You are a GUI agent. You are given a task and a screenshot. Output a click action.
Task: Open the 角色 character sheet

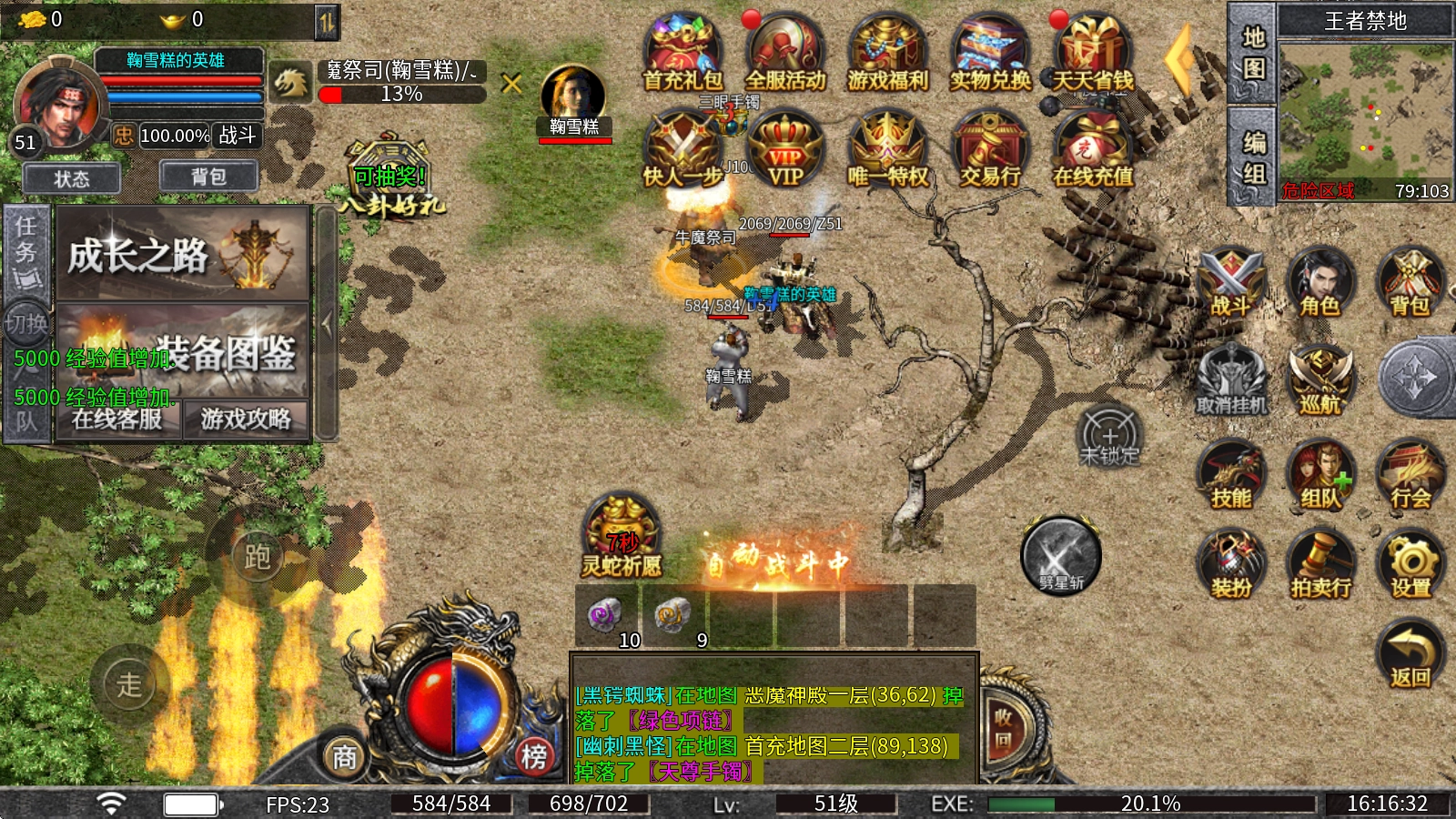(1319, 282)
